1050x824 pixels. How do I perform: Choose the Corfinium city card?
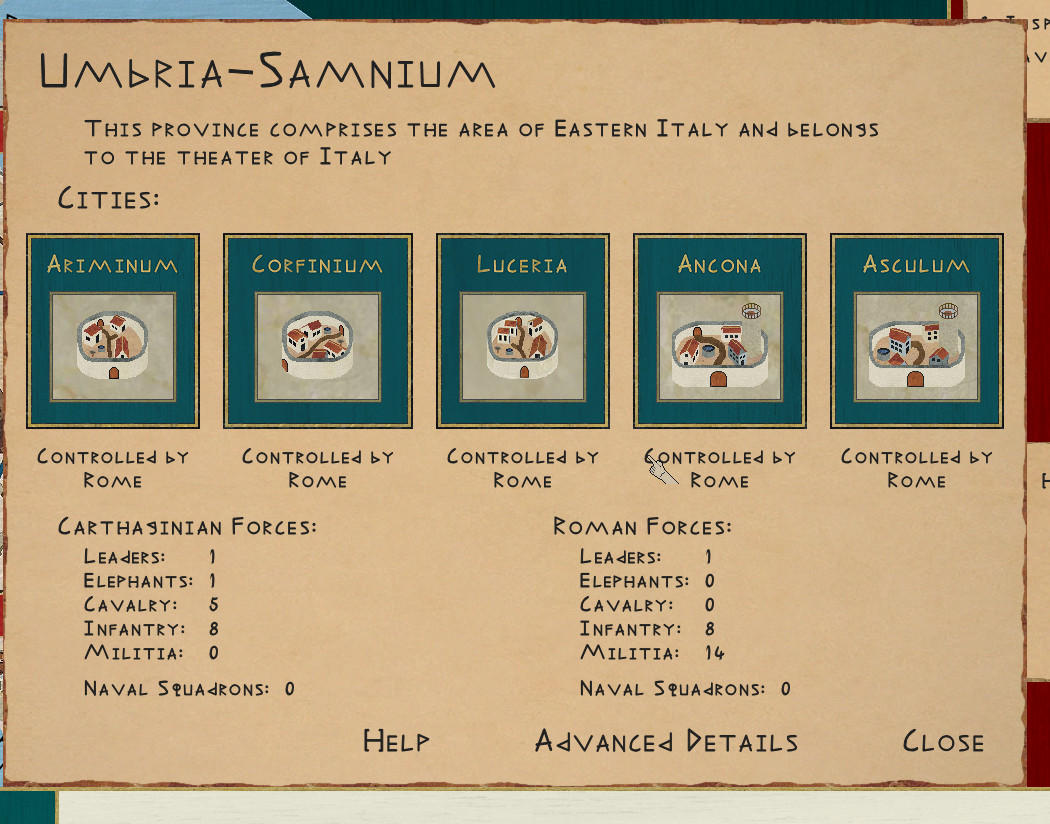pyautogui.click(x=317, y=331)
